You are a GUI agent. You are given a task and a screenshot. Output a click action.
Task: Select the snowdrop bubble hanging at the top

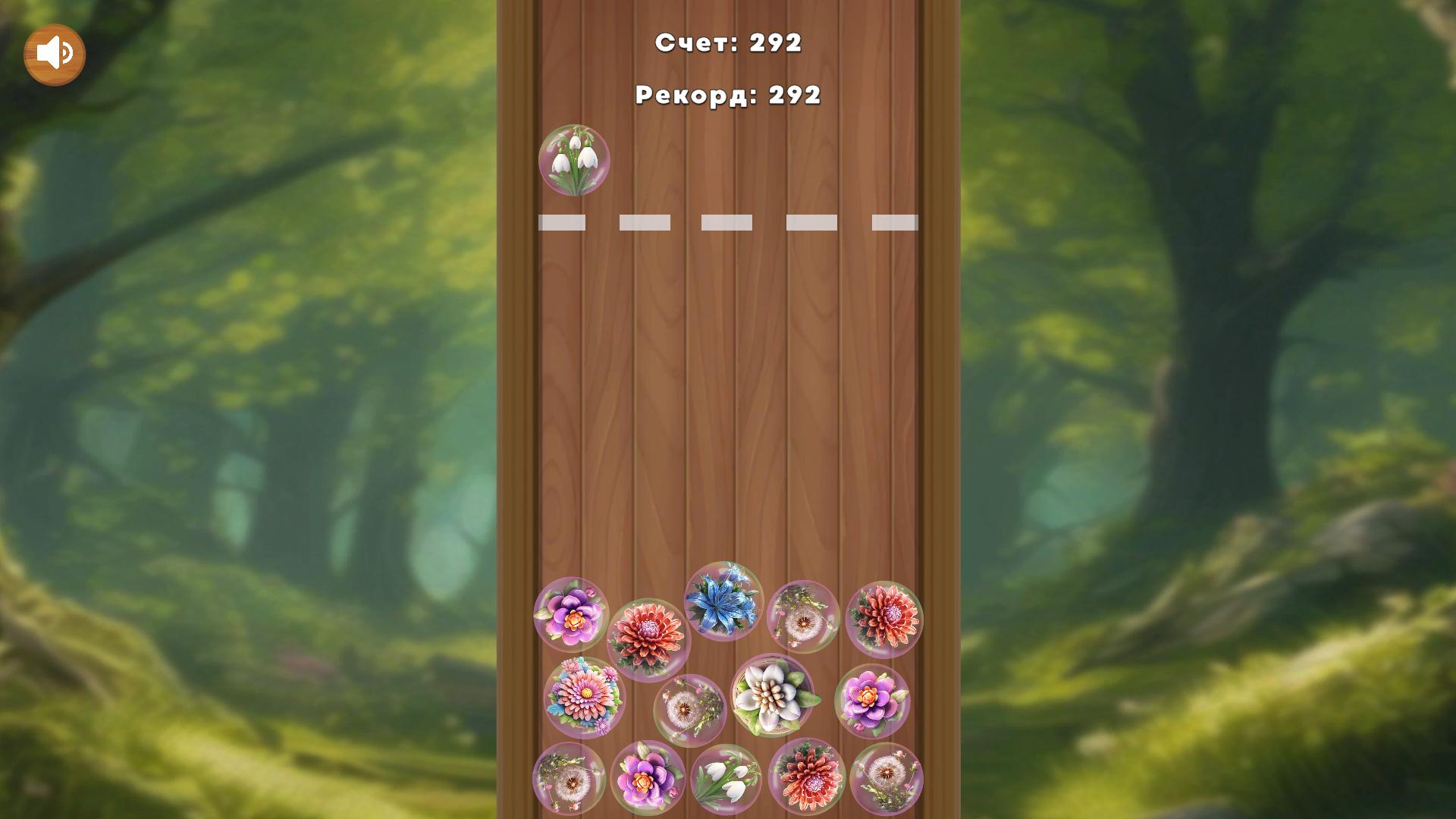tap(576, 162)
